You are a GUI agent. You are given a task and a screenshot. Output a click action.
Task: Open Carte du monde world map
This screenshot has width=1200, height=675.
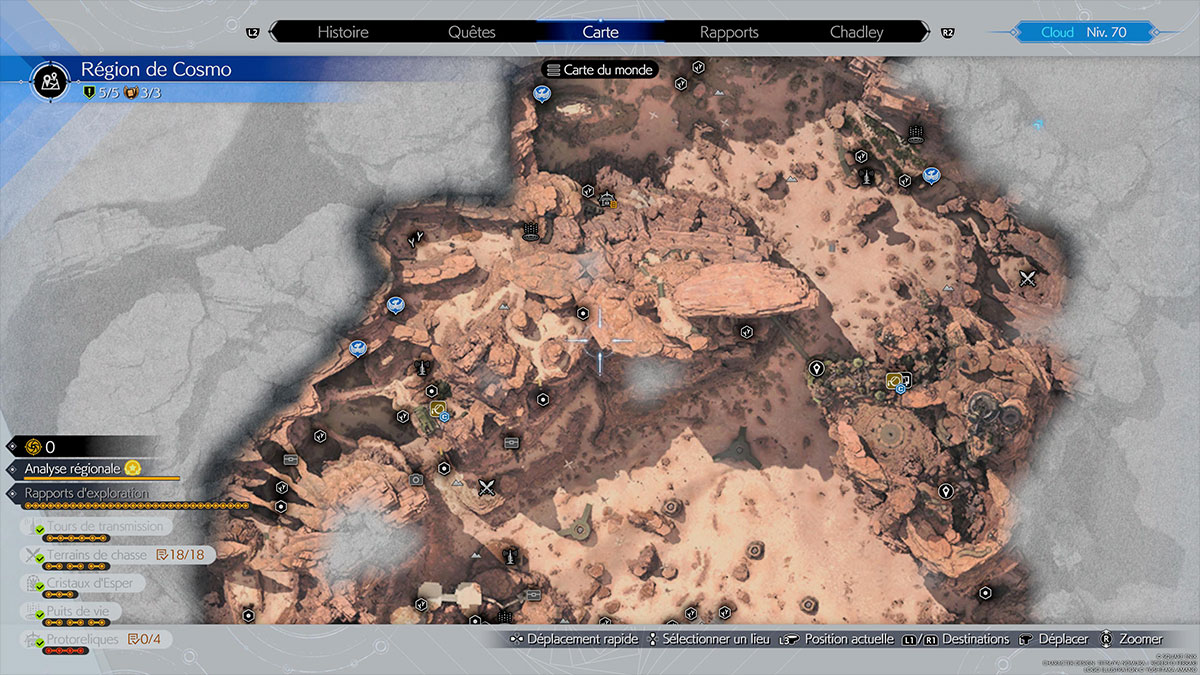click(x=599, y=70)
